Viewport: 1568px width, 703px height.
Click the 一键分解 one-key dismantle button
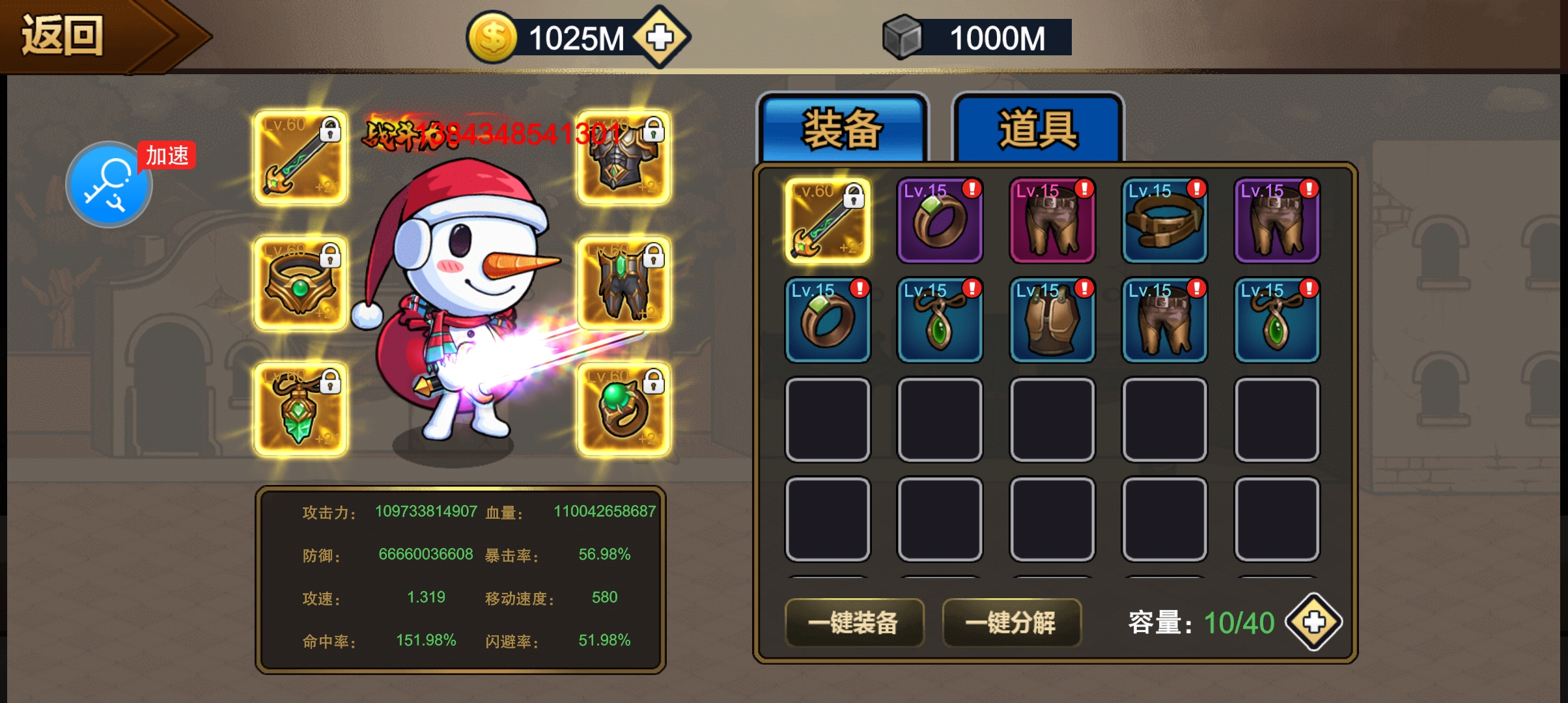tap(1011, 622)
